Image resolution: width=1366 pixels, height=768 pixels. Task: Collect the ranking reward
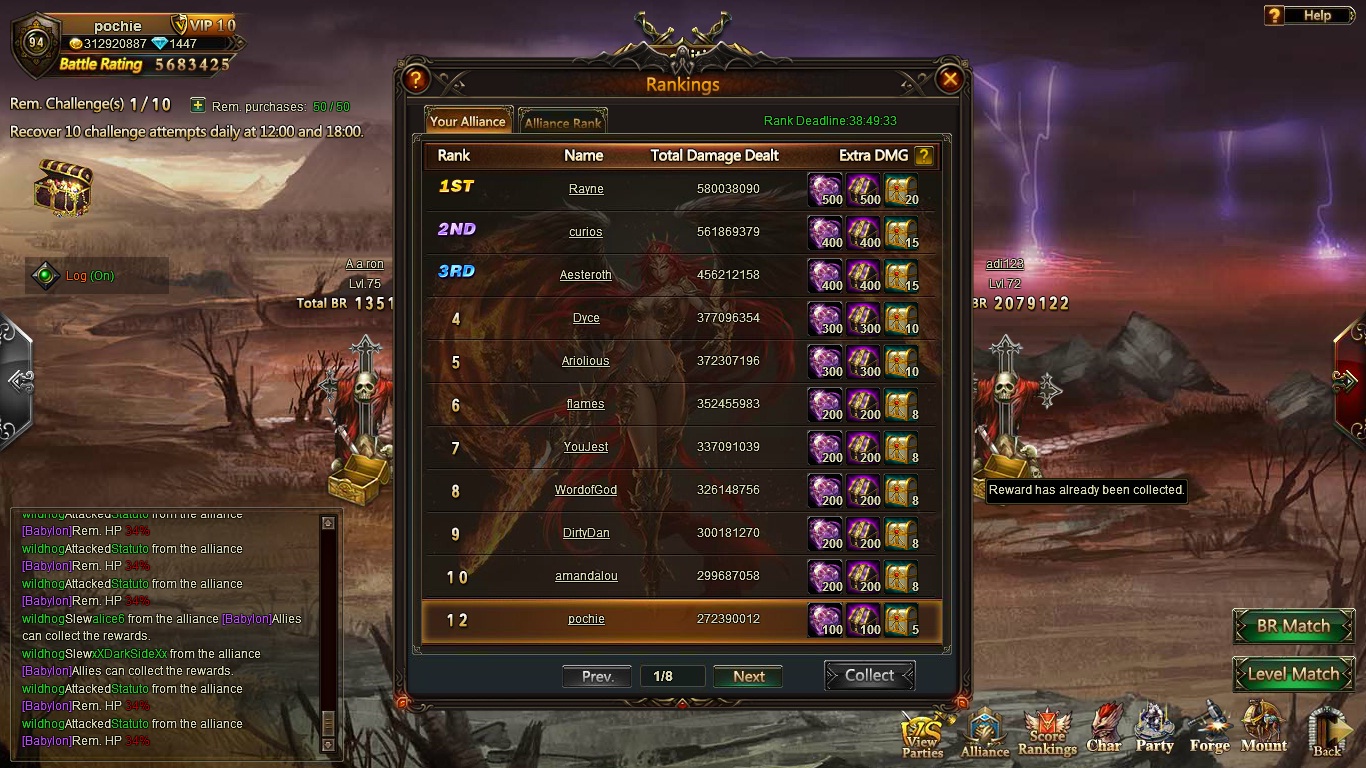[869, 676]
